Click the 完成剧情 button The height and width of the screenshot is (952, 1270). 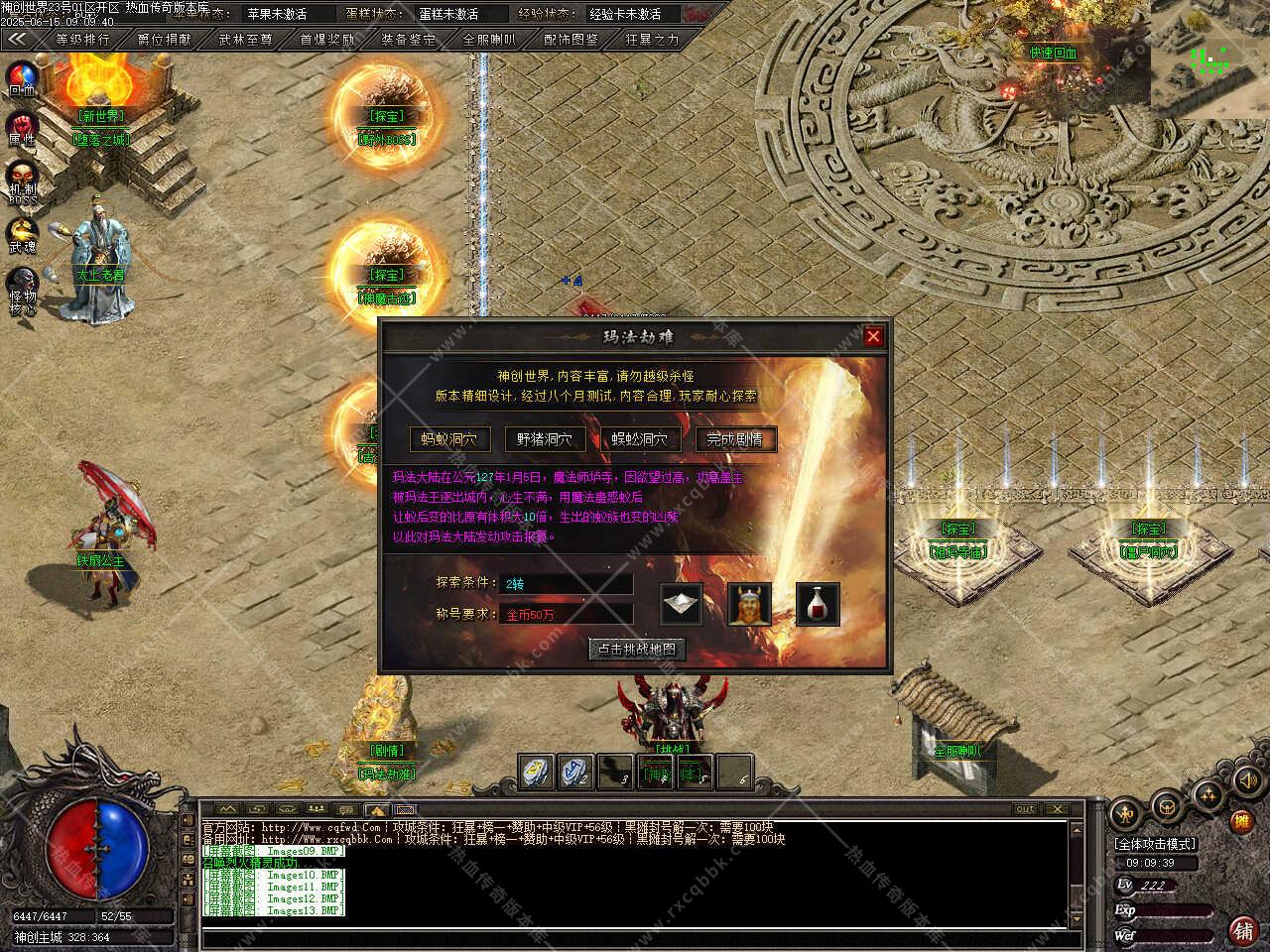coord(735,439)
